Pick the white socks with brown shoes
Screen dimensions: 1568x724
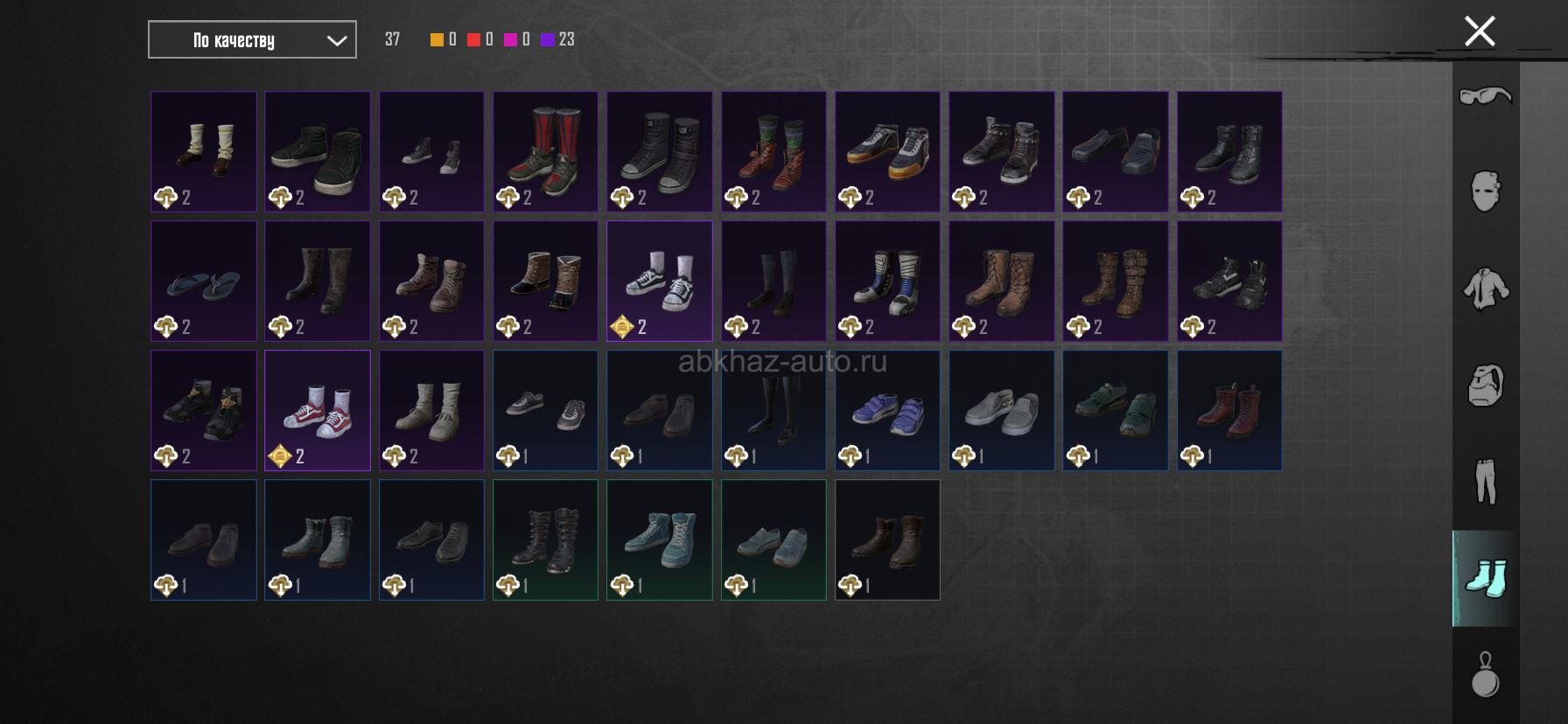tap(204, 151)
